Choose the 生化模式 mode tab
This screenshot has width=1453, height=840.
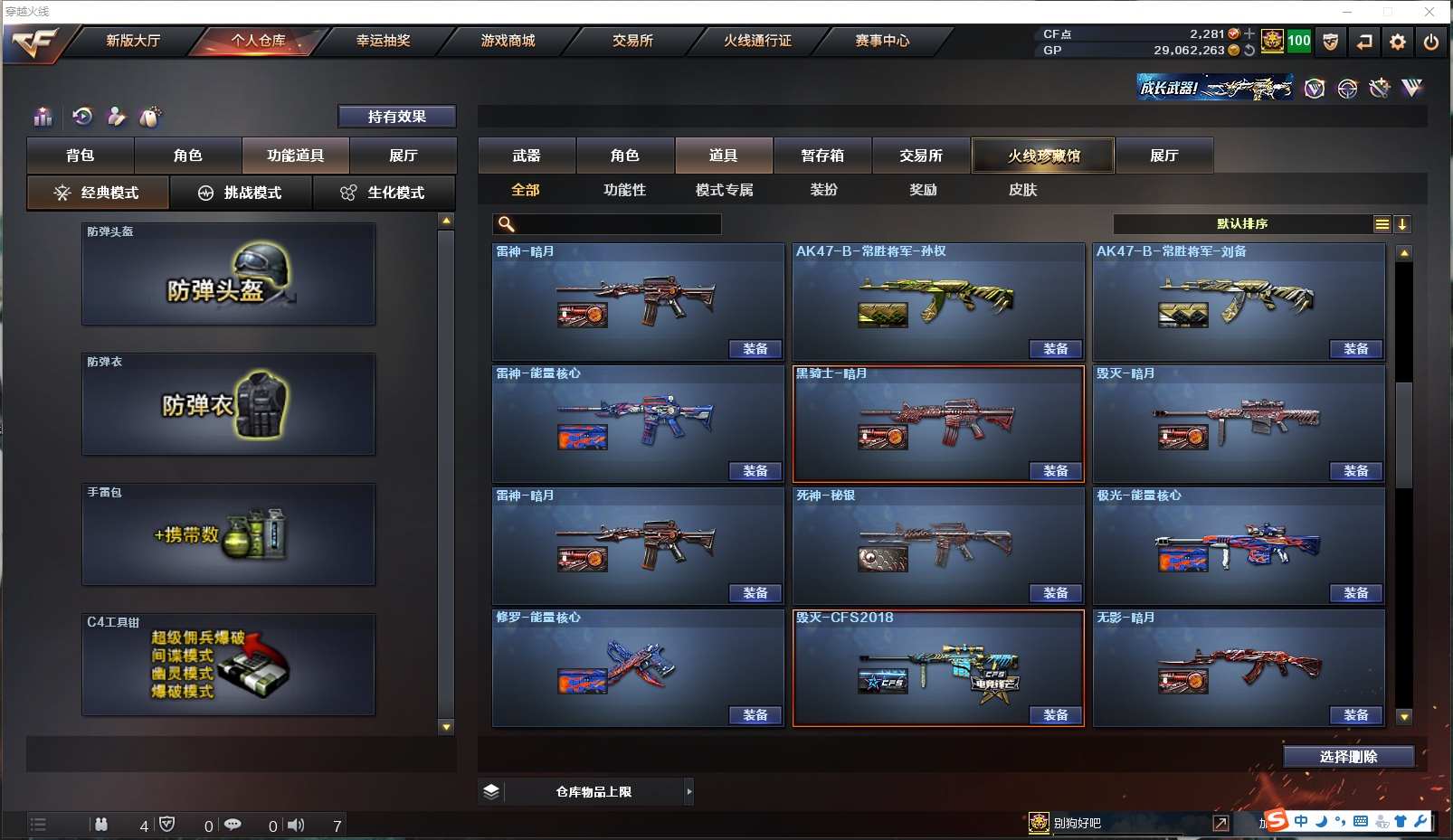point(384,193)
